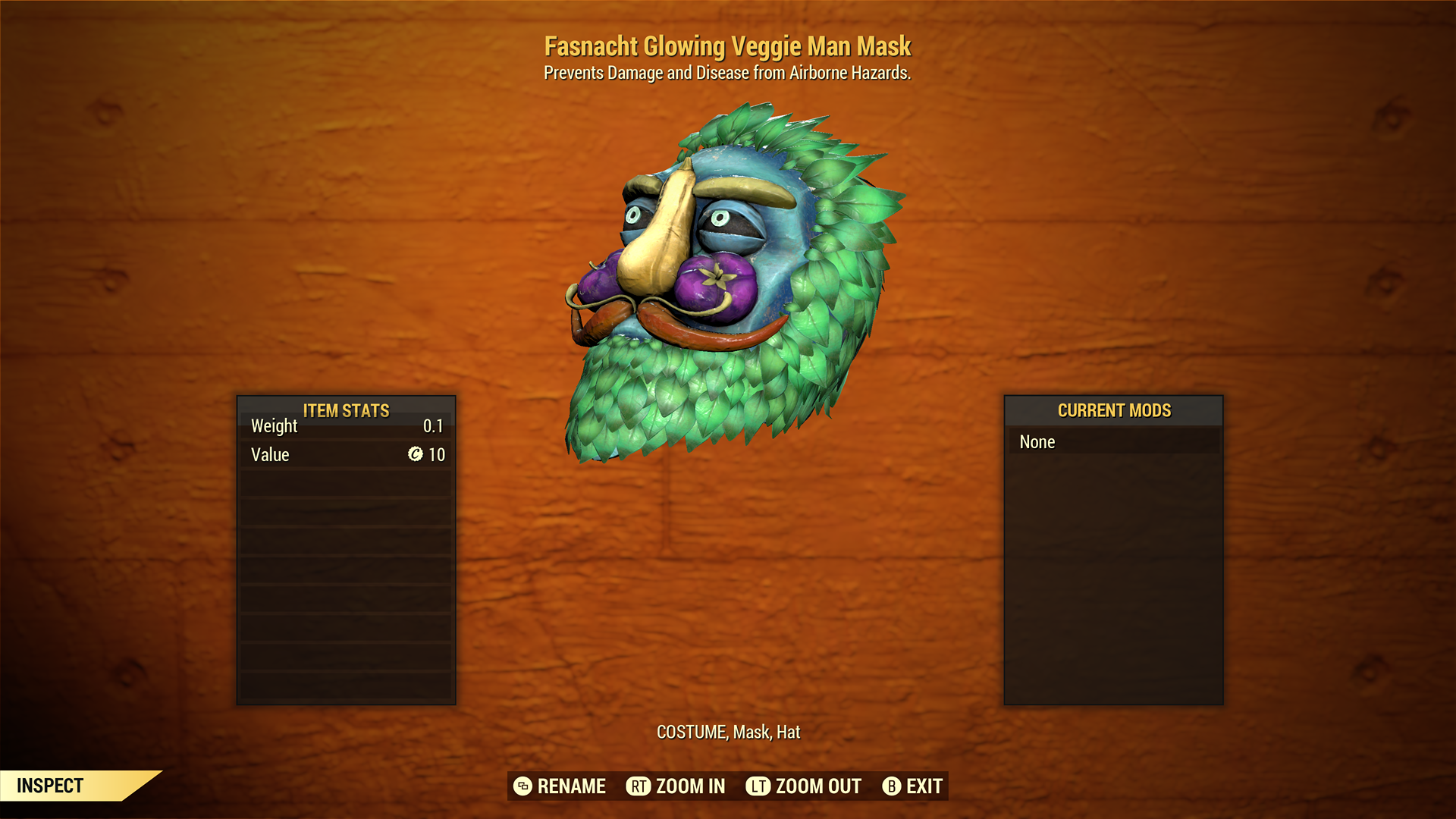Click the airborne hazards description text
This screenshot has height=819, width=1456.
(728, 73)
